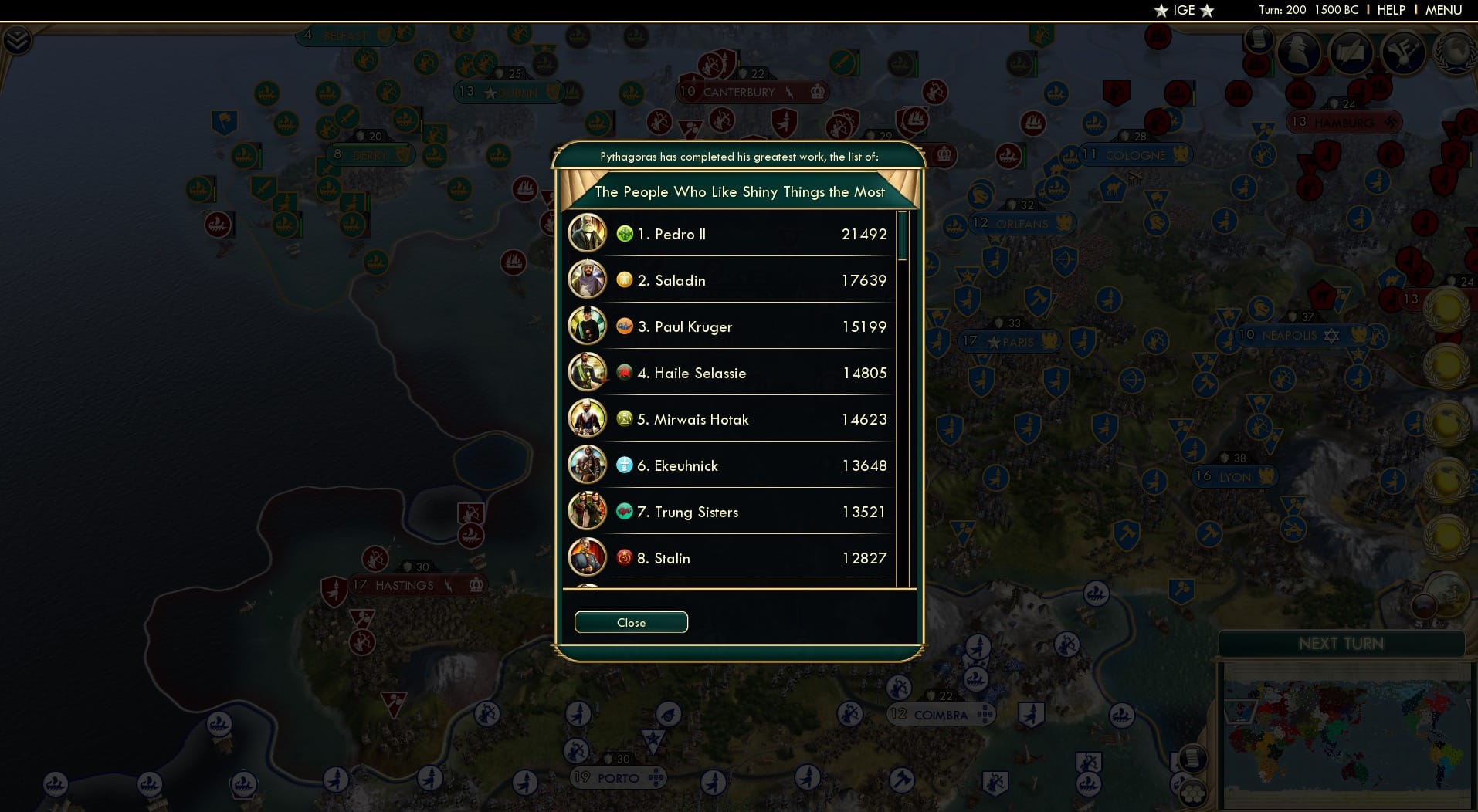
Task: Click Saladin's leader portrait
Action: point(588,279)
